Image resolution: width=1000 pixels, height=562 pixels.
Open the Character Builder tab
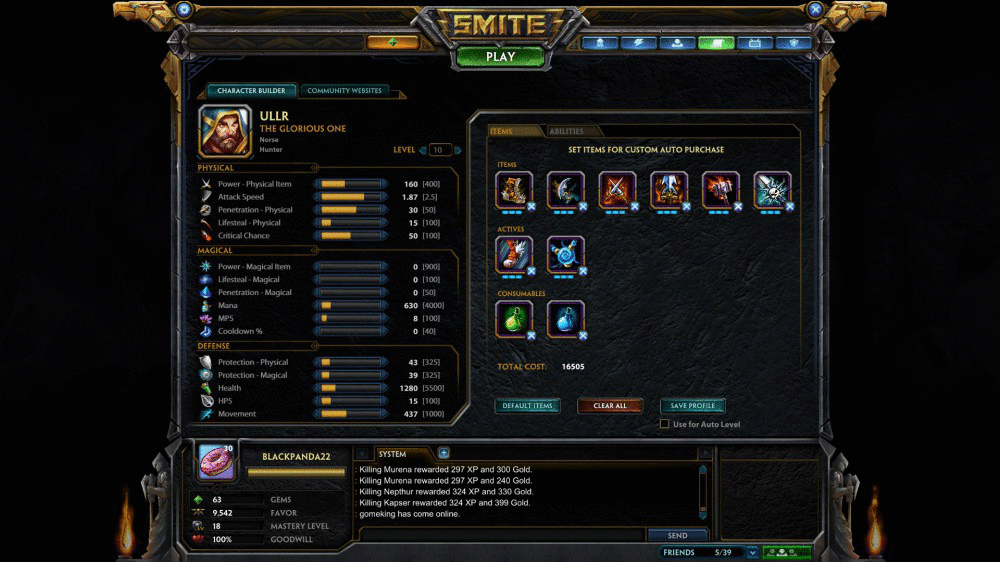(x=251, y=91)
